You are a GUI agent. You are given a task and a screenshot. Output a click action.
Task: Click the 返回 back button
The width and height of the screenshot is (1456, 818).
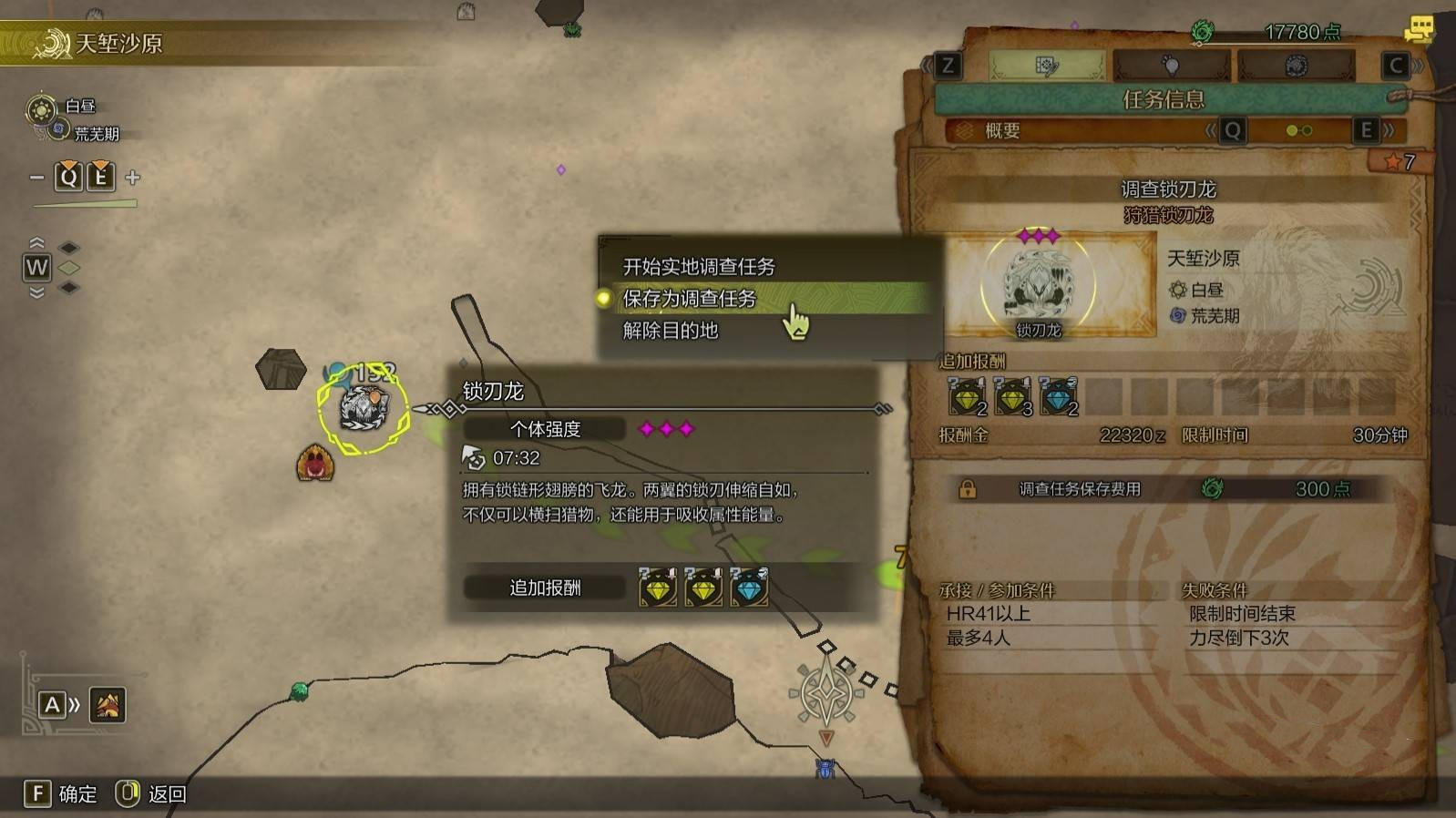[151, 794]
